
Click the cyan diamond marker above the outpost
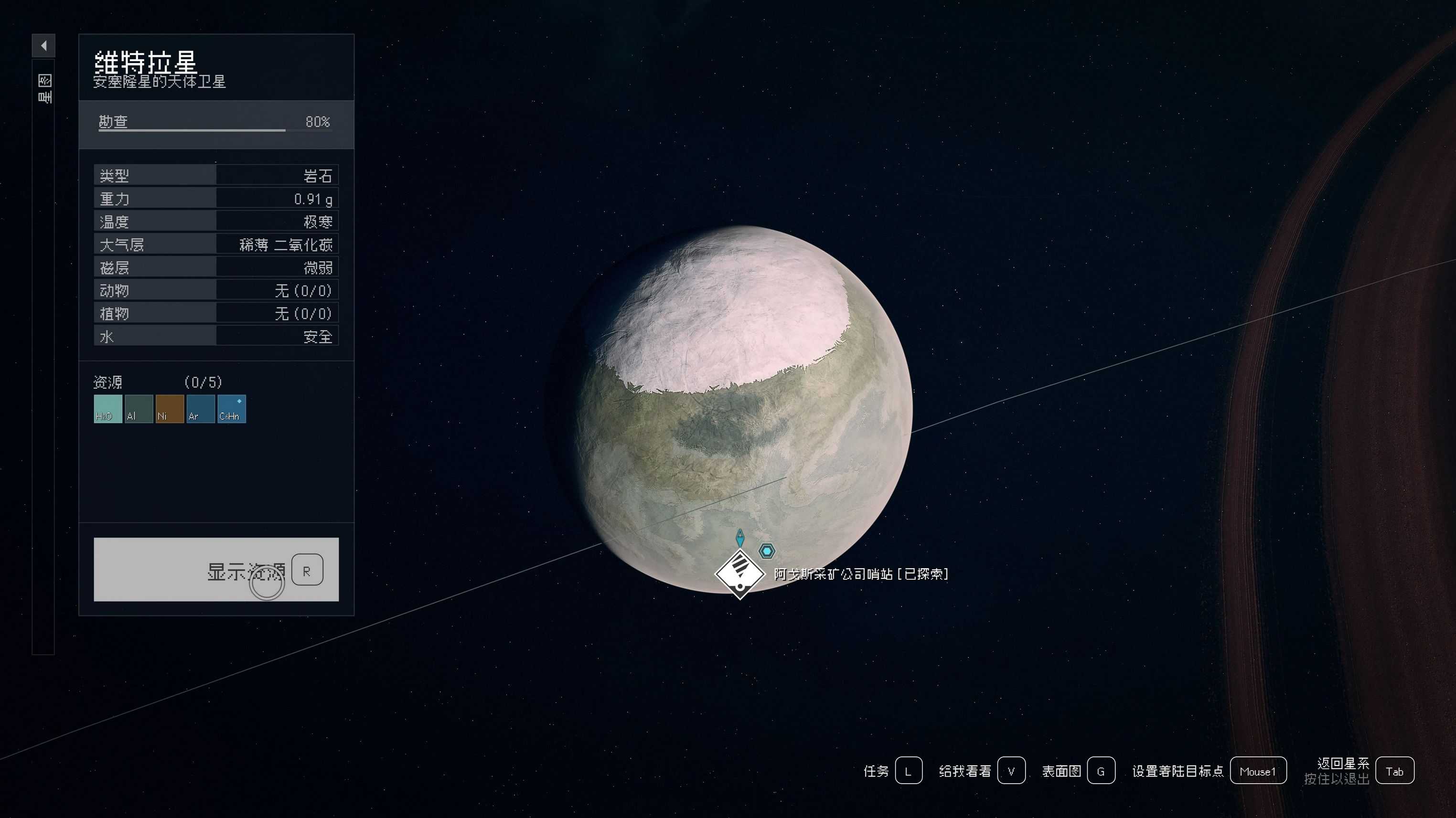coord(740,537)
